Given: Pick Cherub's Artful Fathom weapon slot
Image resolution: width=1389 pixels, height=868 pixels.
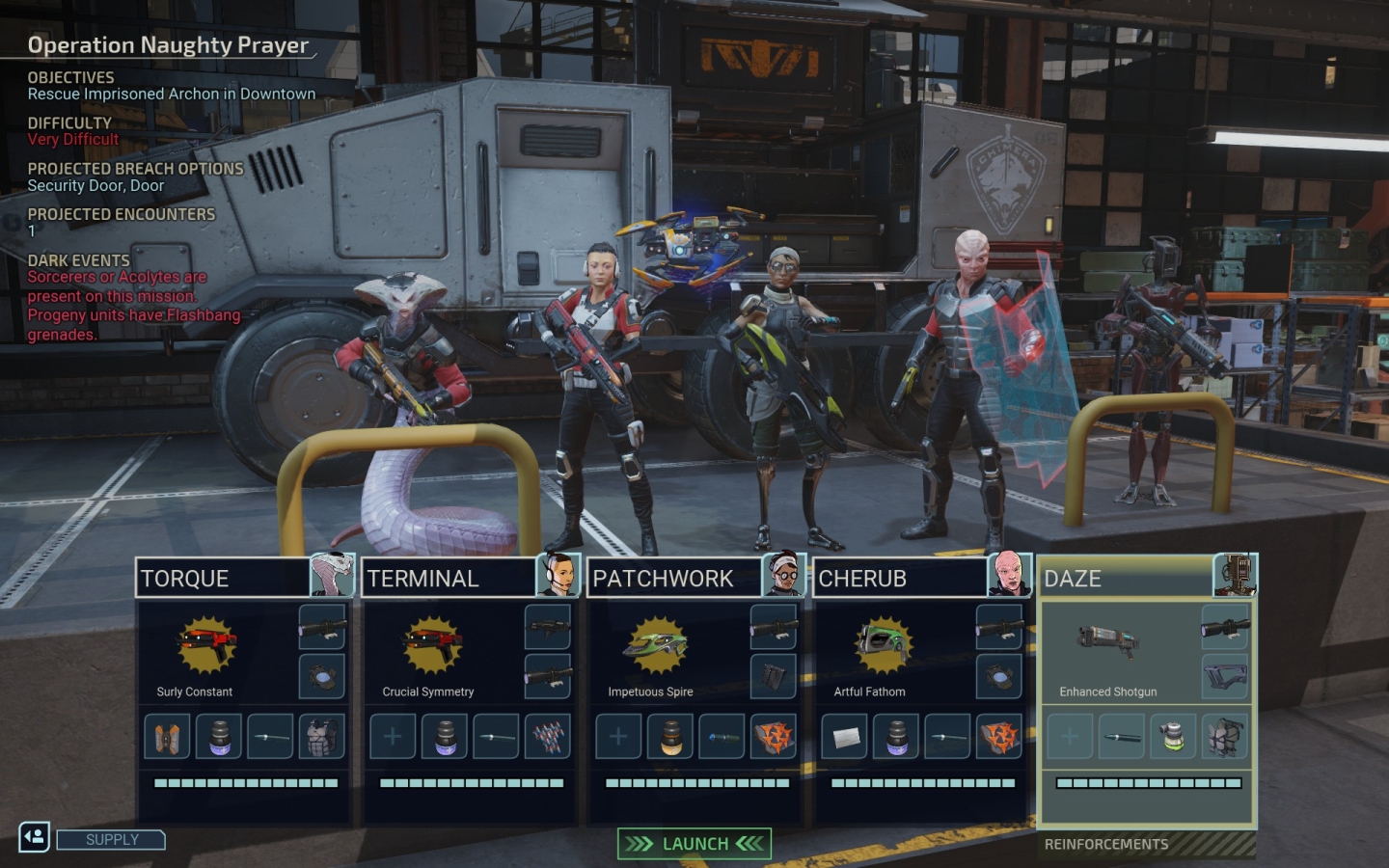Looking at the screenshot, I should pos(883,648).
